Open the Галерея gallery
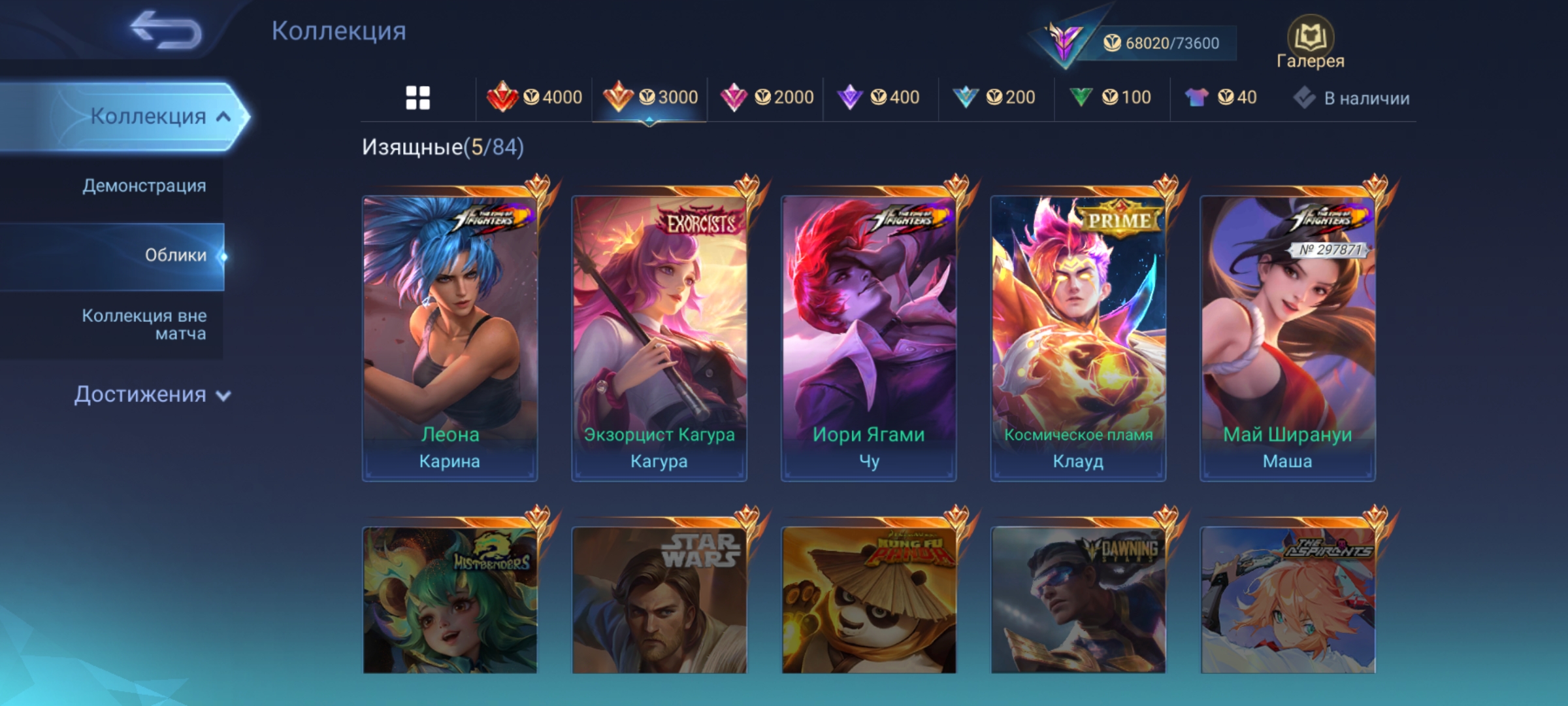This screenshot has height=706, width=1568. (1310, 43)
